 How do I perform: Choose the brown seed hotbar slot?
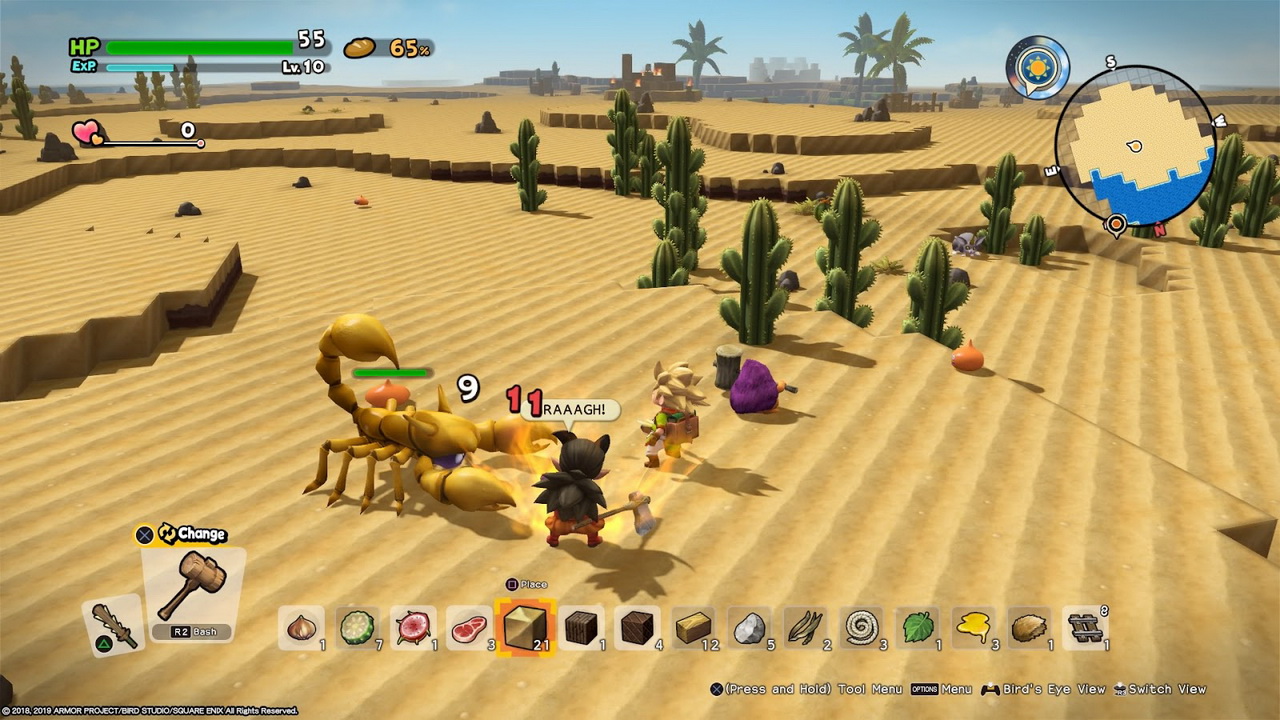click(x=1029, y=628)
